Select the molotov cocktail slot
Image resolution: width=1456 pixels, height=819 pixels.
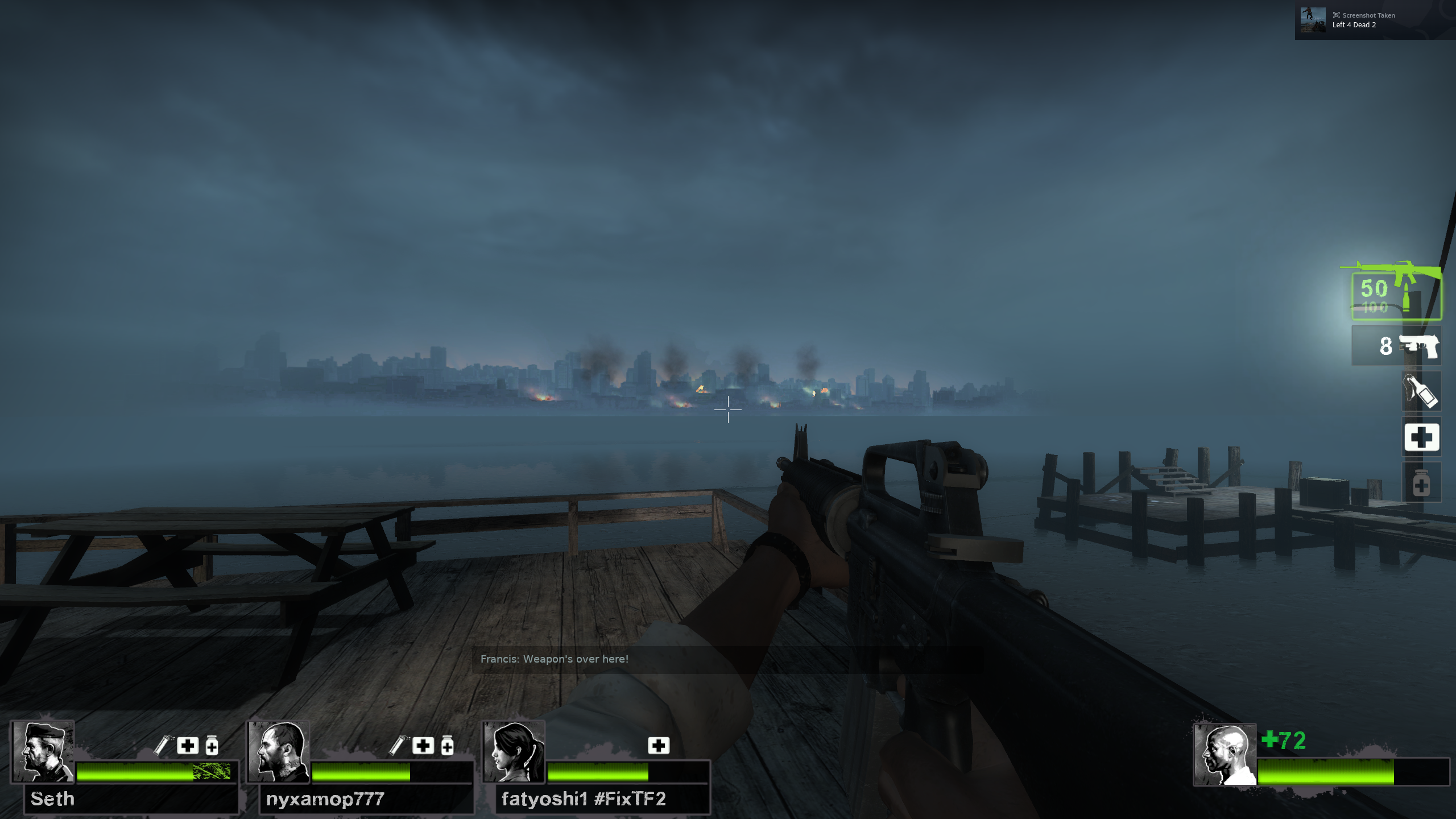pyautogui.click(x=1421, y=391)
